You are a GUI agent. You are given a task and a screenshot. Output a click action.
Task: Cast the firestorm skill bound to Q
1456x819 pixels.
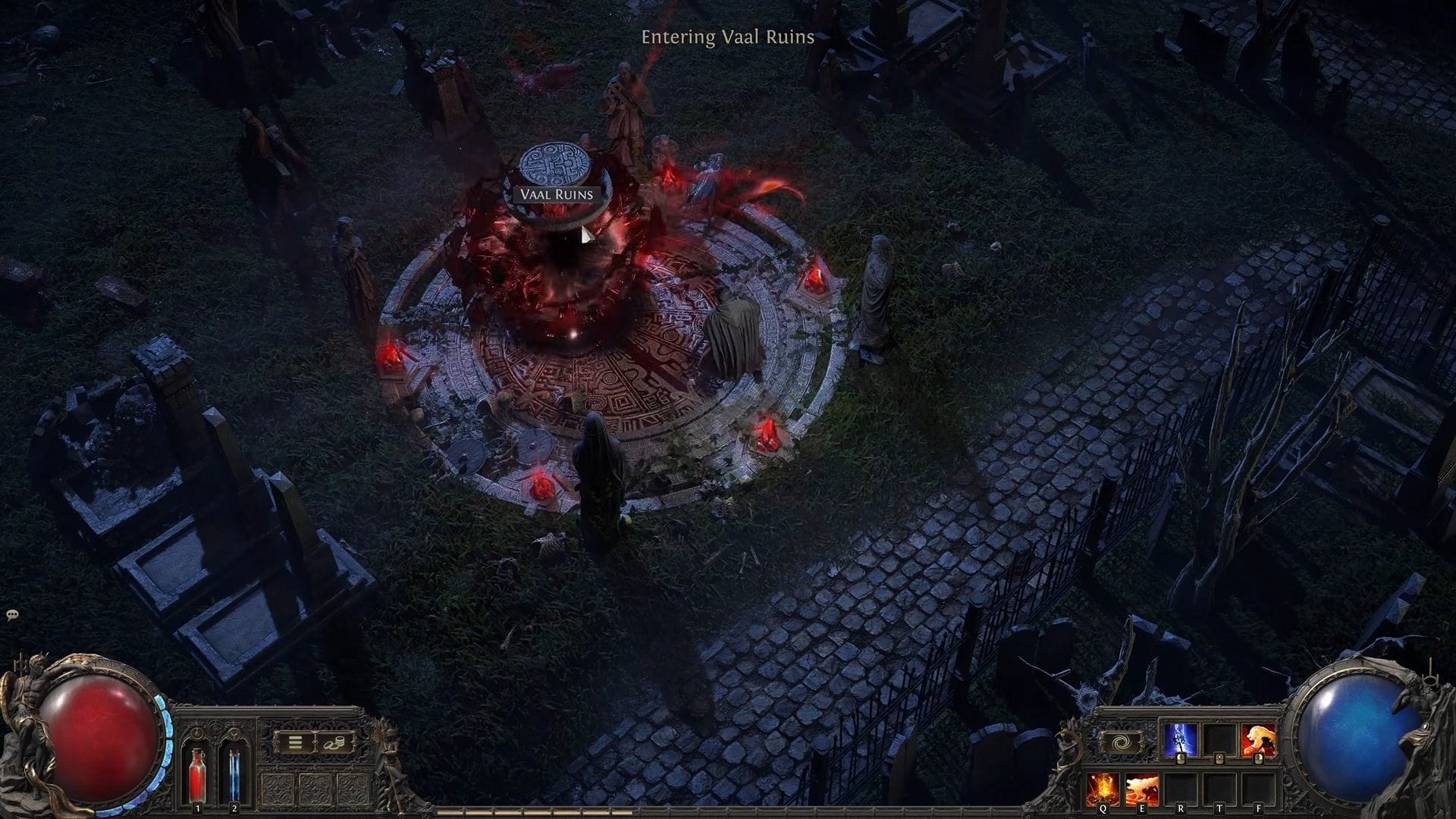point(1102,789)
